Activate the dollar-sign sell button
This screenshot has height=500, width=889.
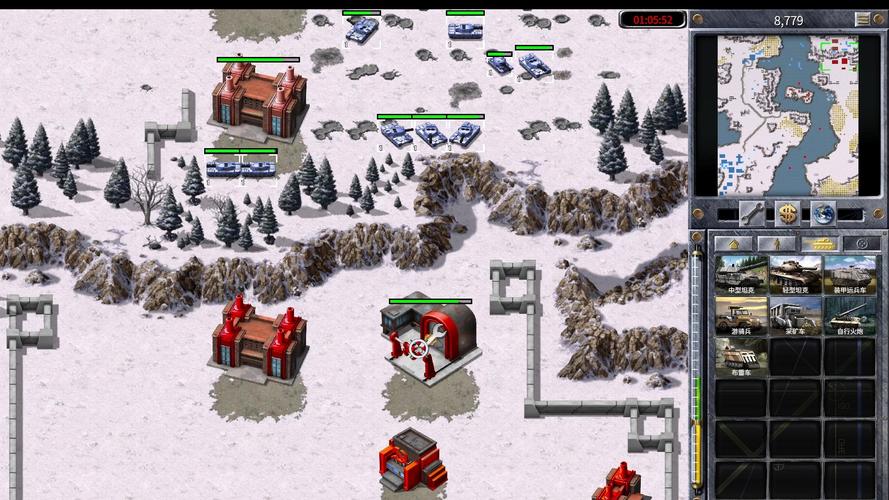coord(788,213)
